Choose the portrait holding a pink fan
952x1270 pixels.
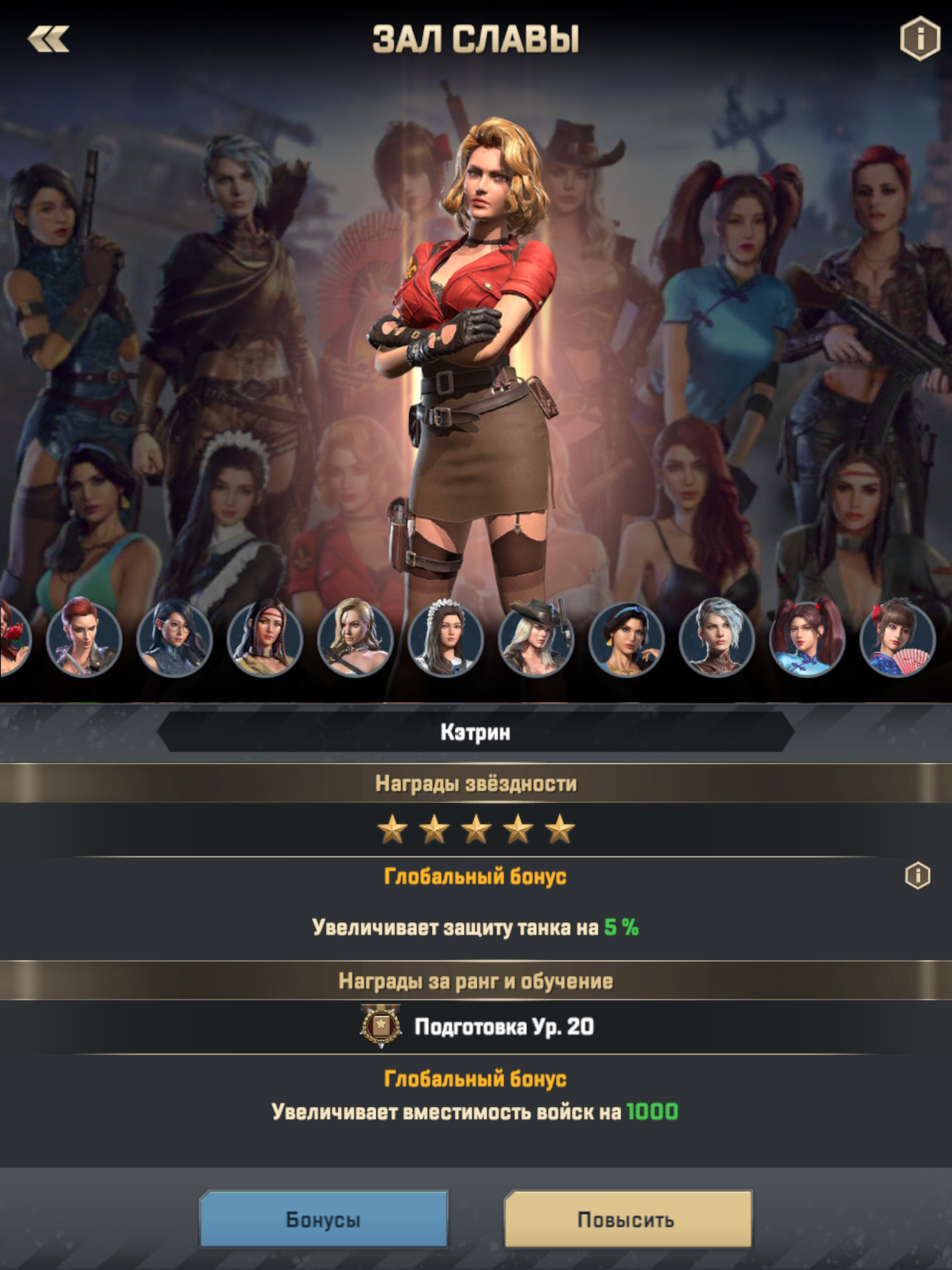pyautogui.click(x=897, y=637)
